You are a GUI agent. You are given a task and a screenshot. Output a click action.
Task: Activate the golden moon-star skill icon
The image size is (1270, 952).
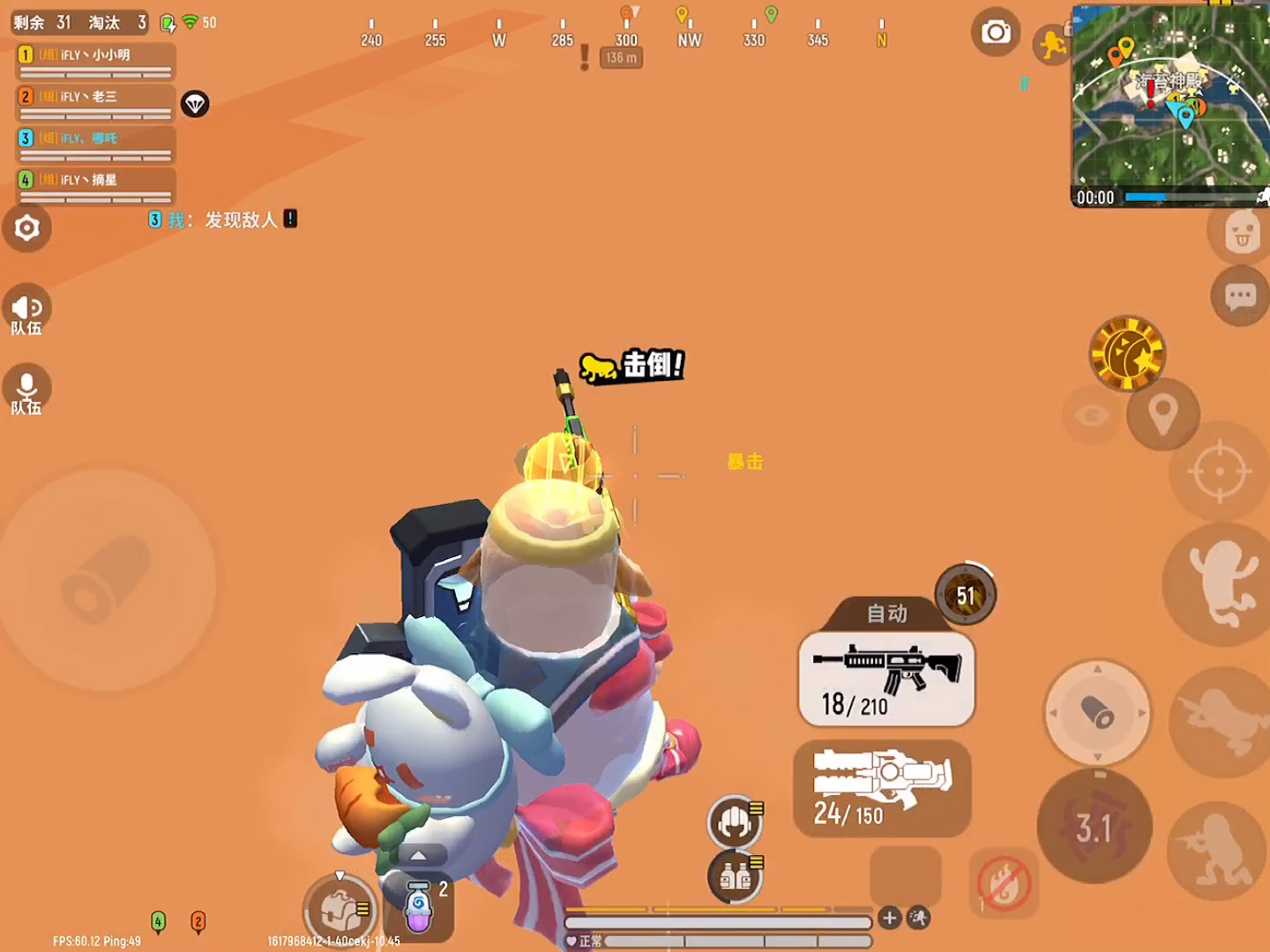pyautogui.click(x=1127, y=353)
